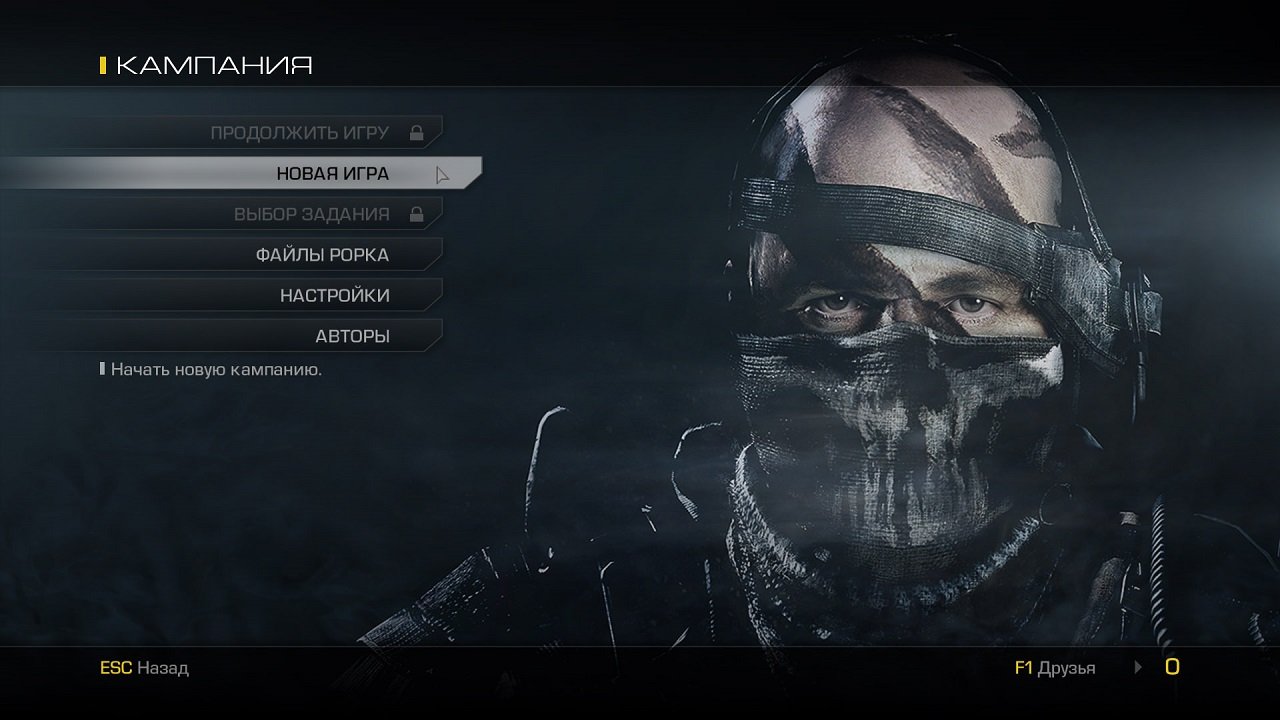Click the yellow bar icon before Кампания heading
The height and width of the screenshot is (720, 1280).
103,65
